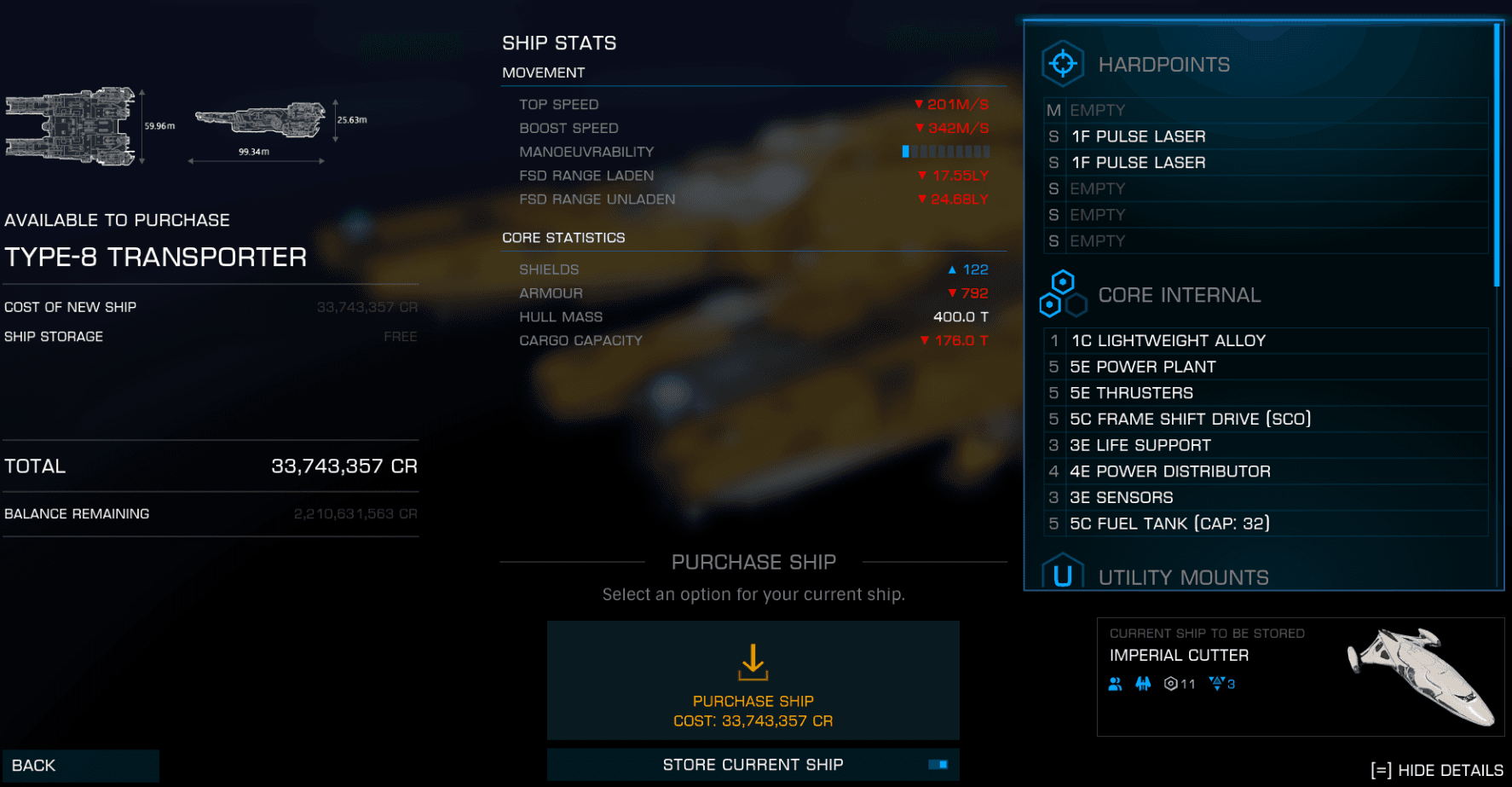The width and height of the screenshot is (1512, 787).
Task: Open the Core Internal section header
Action: pyautogui.click(x=1179, y=295)
